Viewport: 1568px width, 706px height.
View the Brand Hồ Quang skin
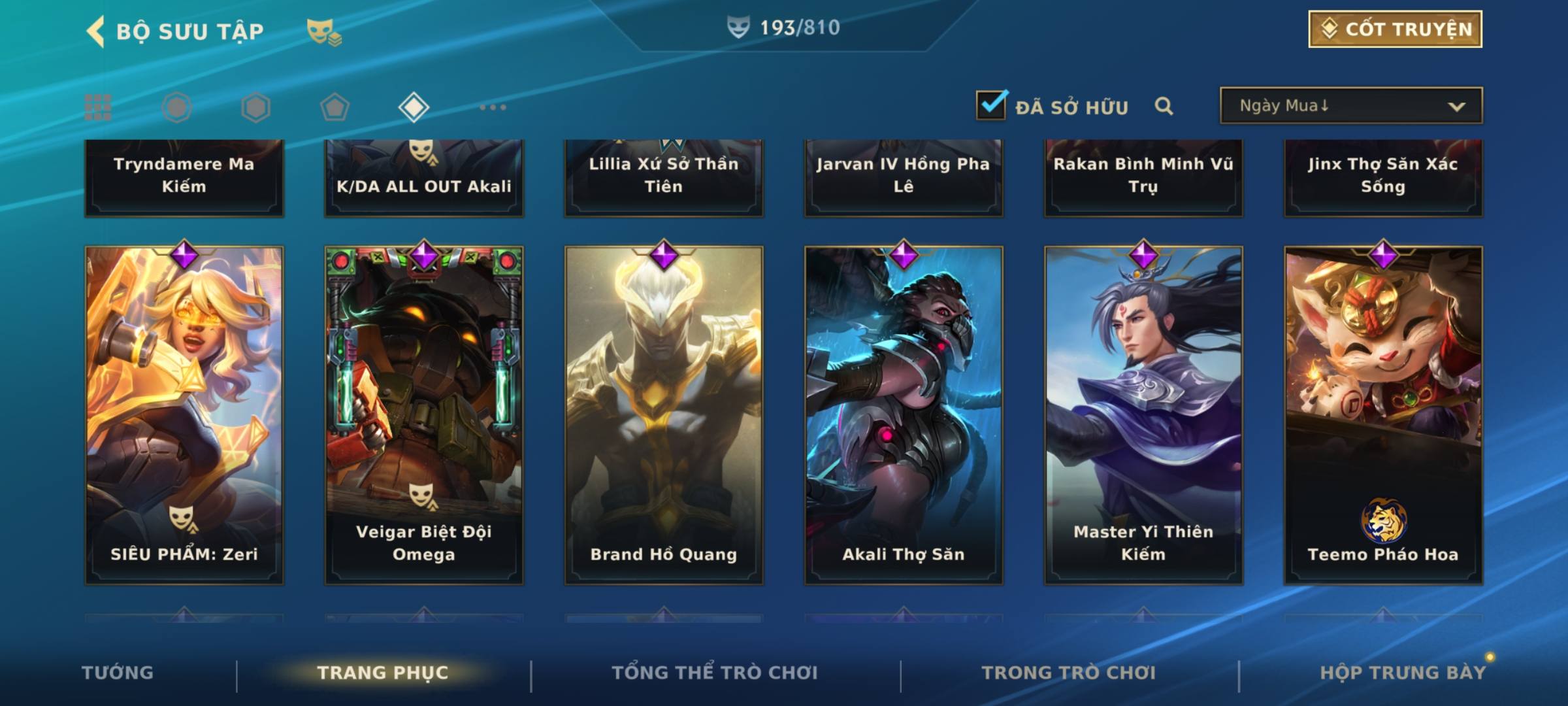664,415
